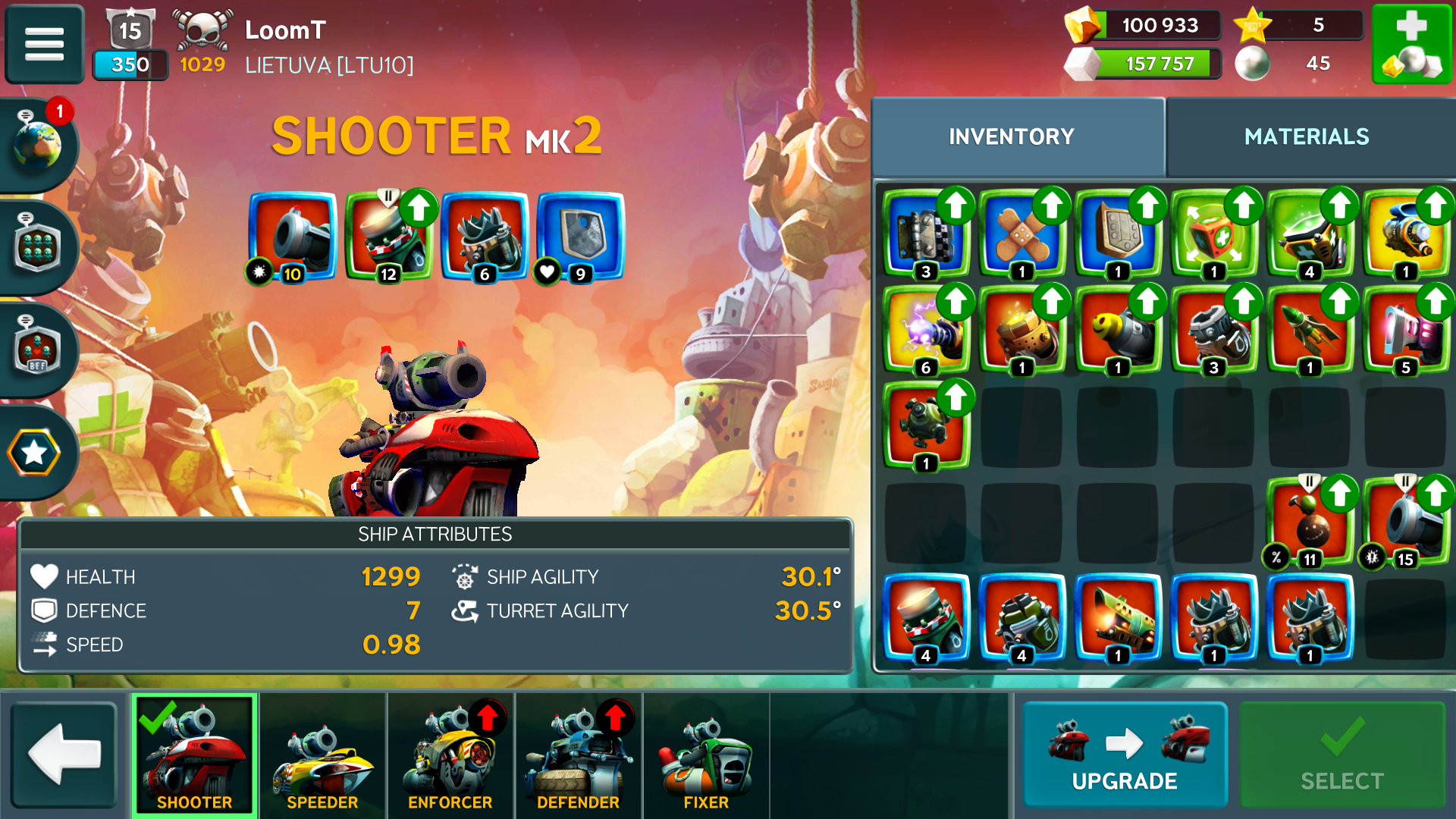Pick the level 15 cannon inventory item
The image size is (1456, 819).
click(1405, 523)
